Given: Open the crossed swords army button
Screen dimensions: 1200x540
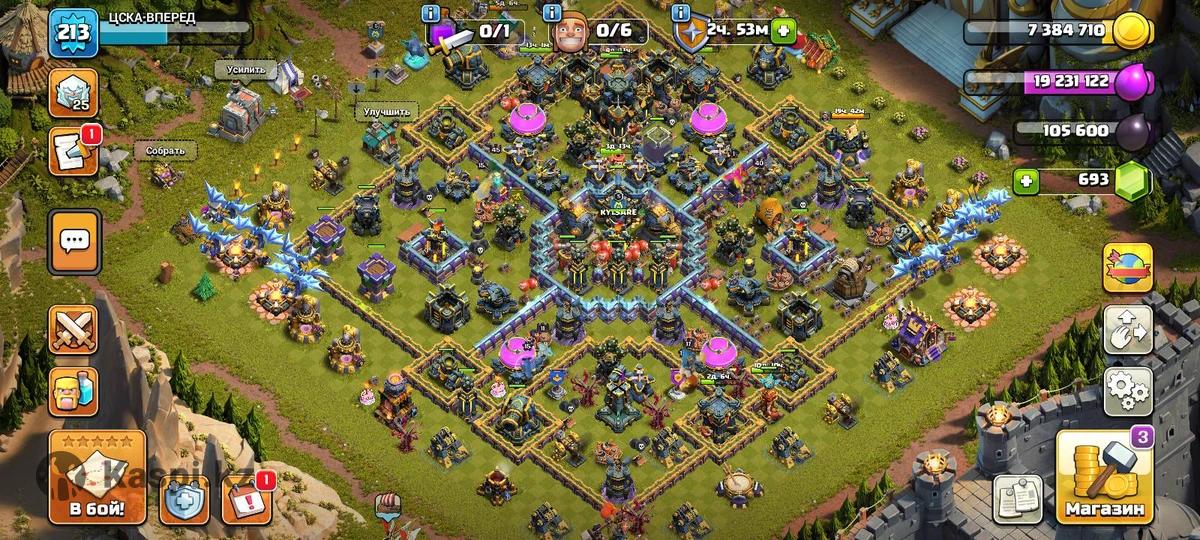Looking at the screenshot, I should 74,330.
